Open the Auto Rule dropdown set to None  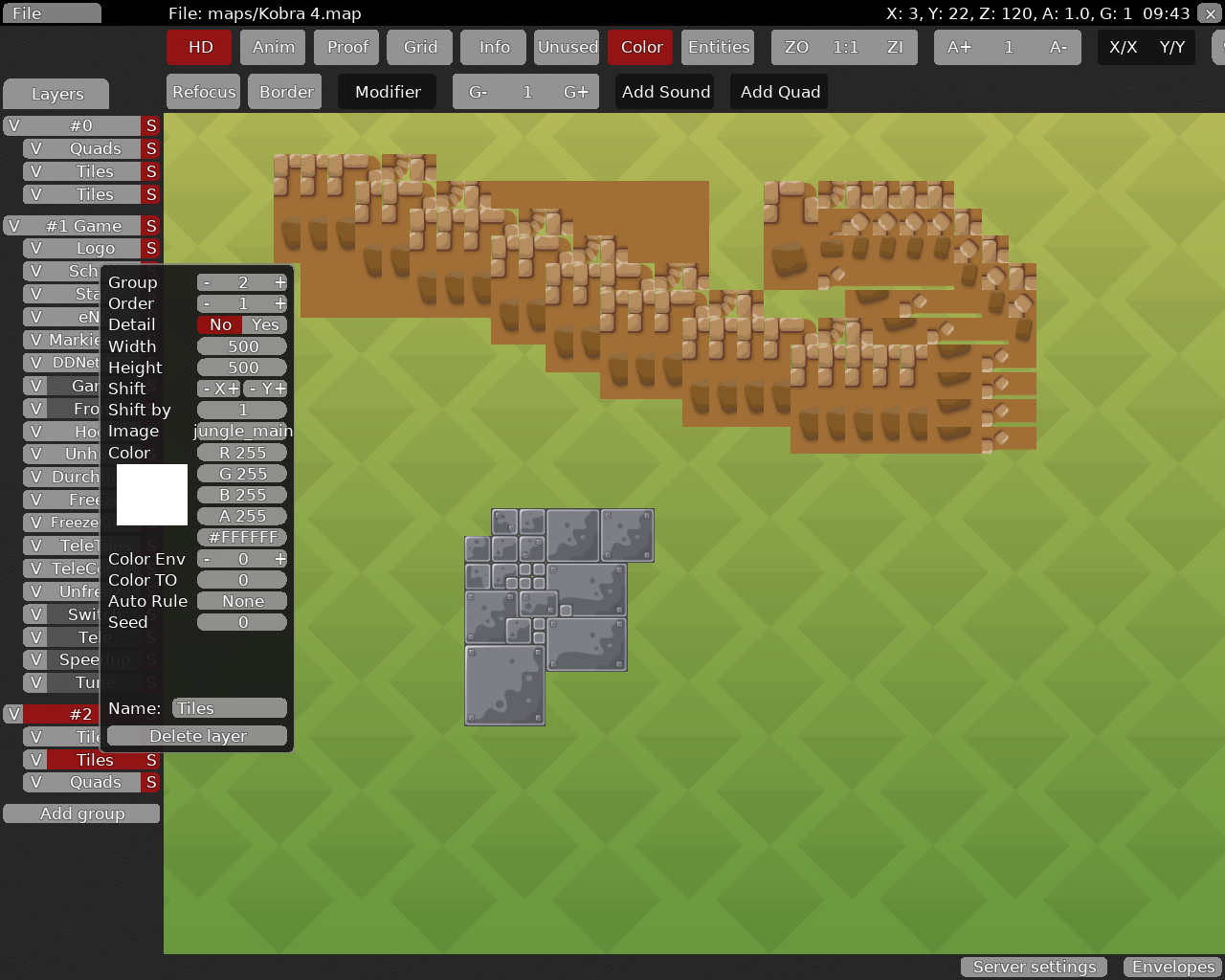coord(242,601)
